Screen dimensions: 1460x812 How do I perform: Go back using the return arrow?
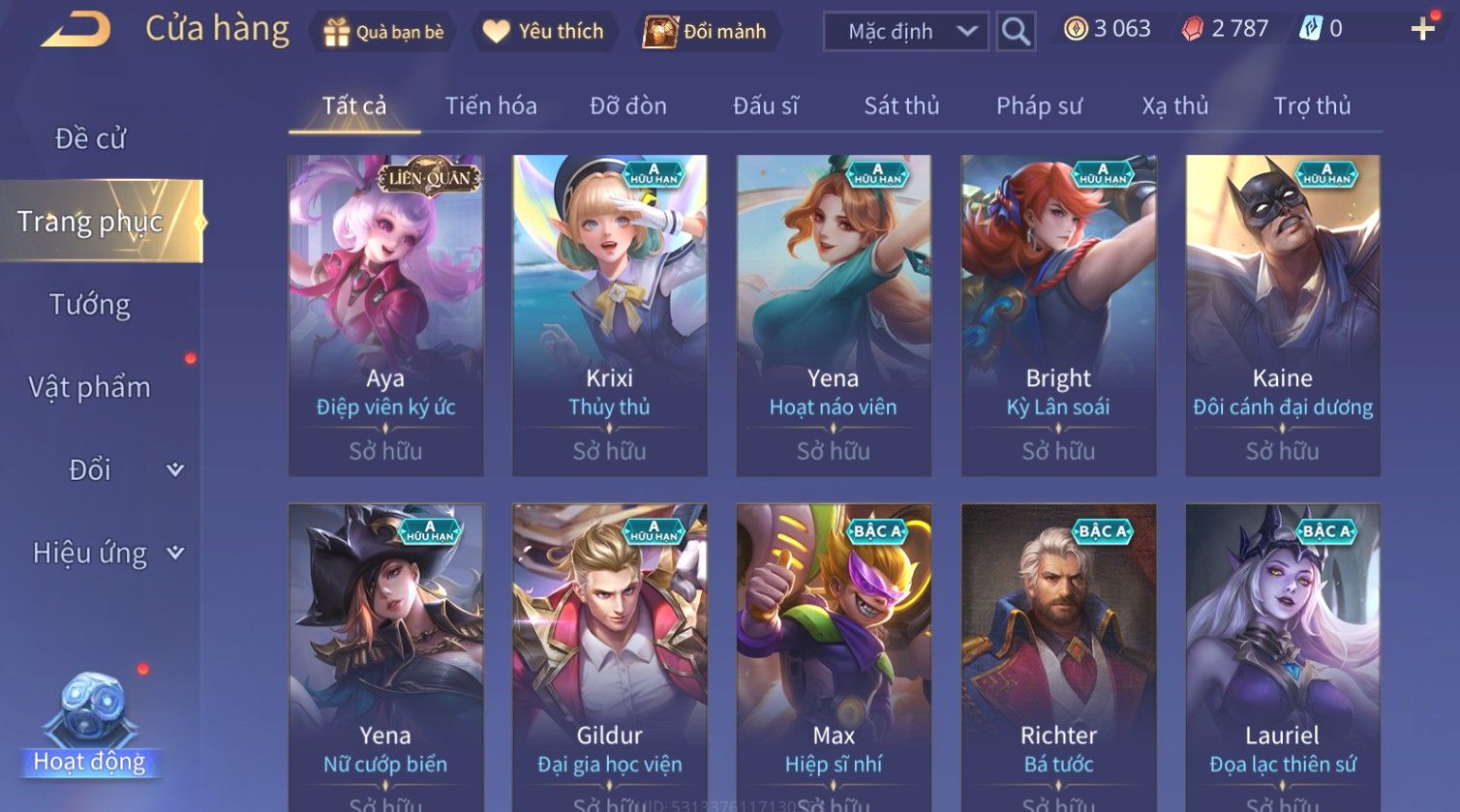[x=76, y=30]
